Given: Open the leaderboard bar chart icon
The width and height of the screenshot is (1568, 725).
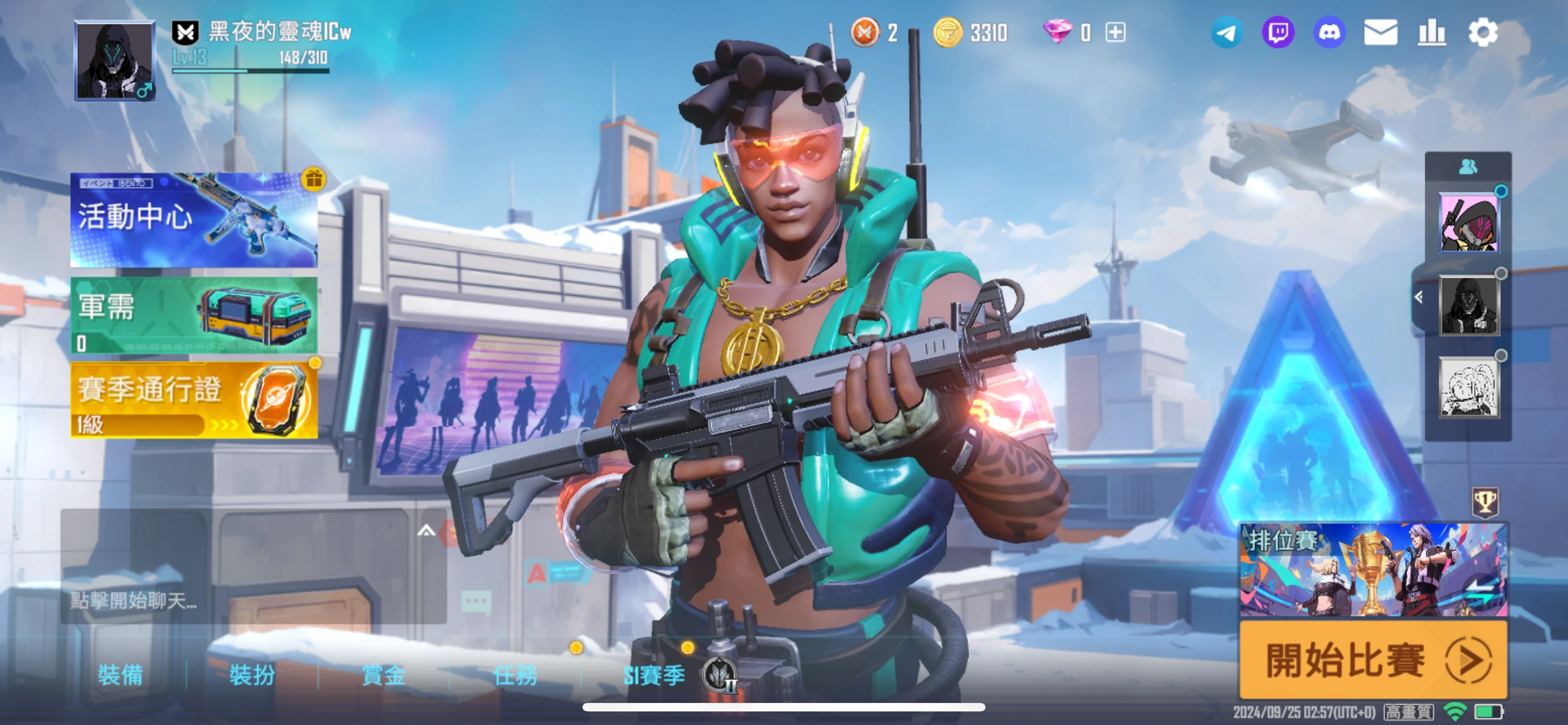Looking at the screenshot, I should 1431,32.
